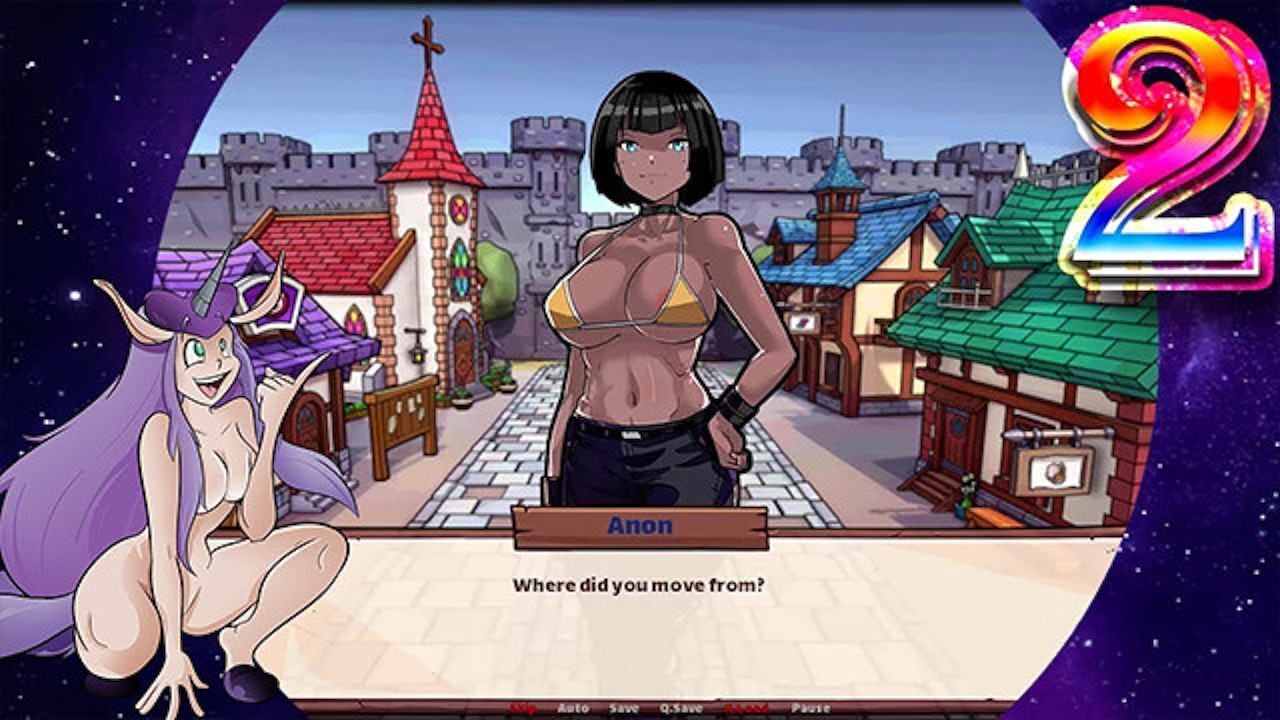
Task: Enable Auto dialogue advance
Action: tap(573, 709)
